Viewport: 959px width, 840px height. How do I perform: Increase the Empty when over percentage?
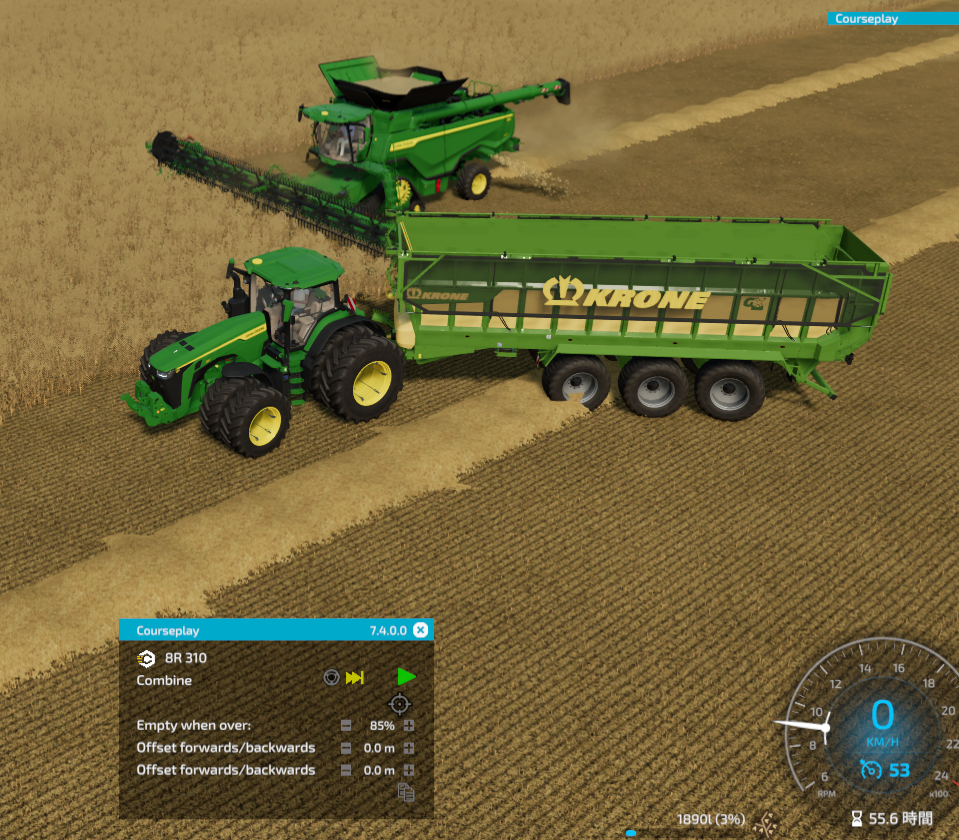pyautogui.click(x=409, y=725)
